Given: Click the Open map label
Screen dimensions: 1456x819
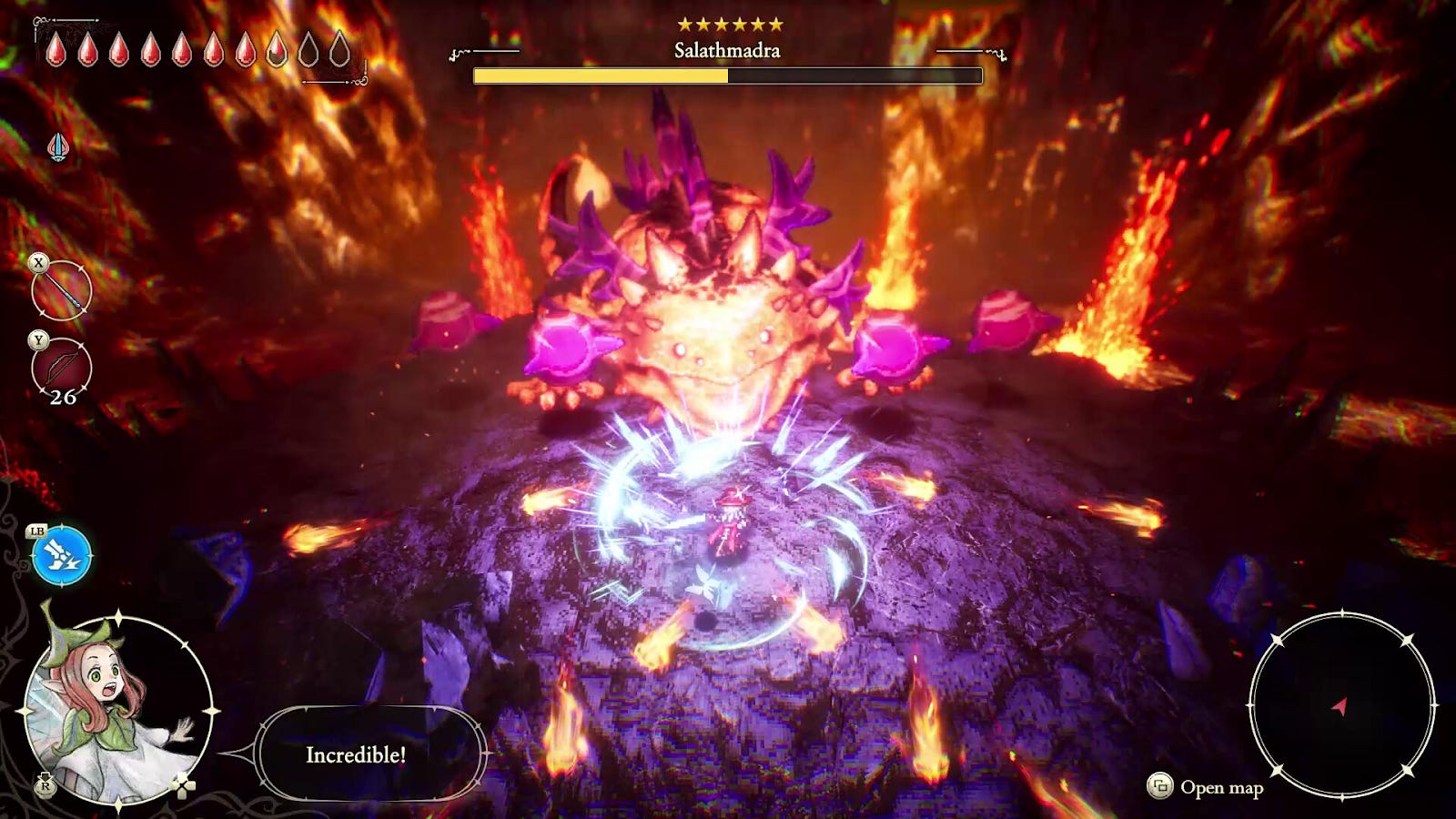Looking at the screenshot, I should (x=1220, y=787).
